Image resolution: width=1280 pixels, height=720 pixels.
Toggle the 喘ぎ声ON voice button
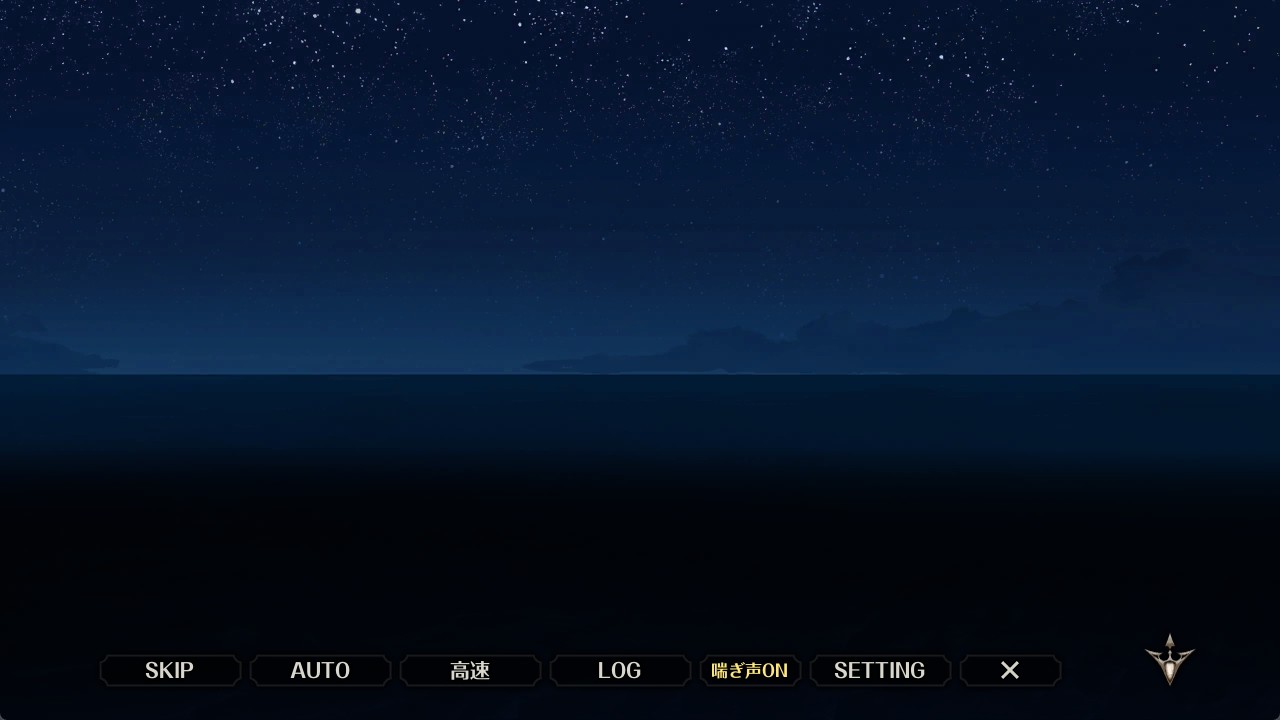pyautogui.click(x=750, y=670)
